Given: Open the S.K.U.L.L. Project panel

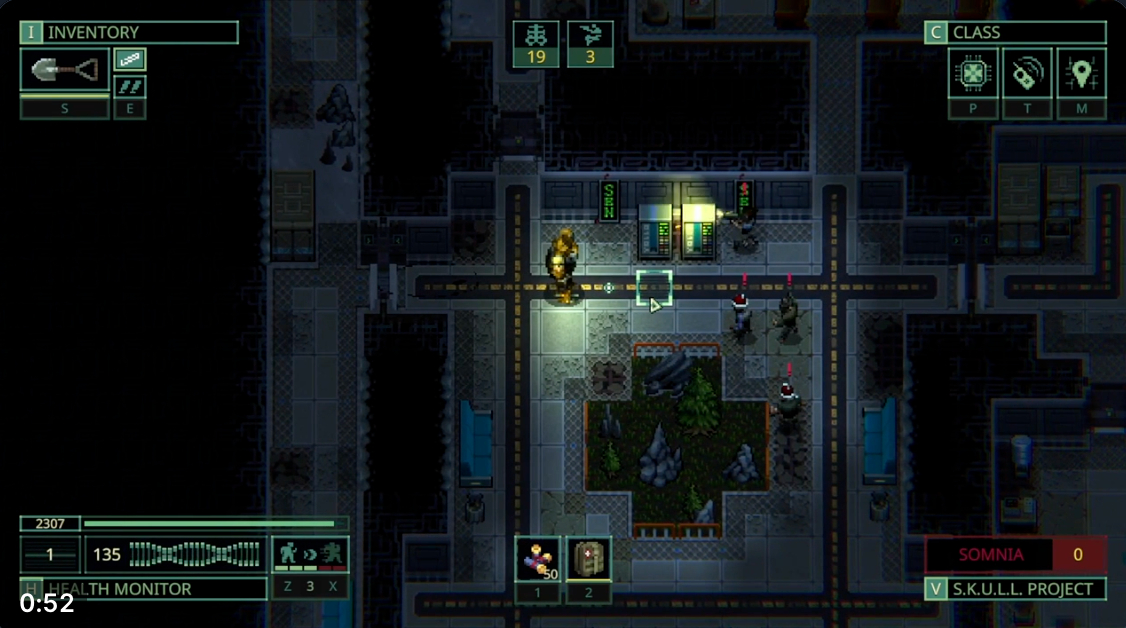Looking at the screenshot, I should [1015, 589].
